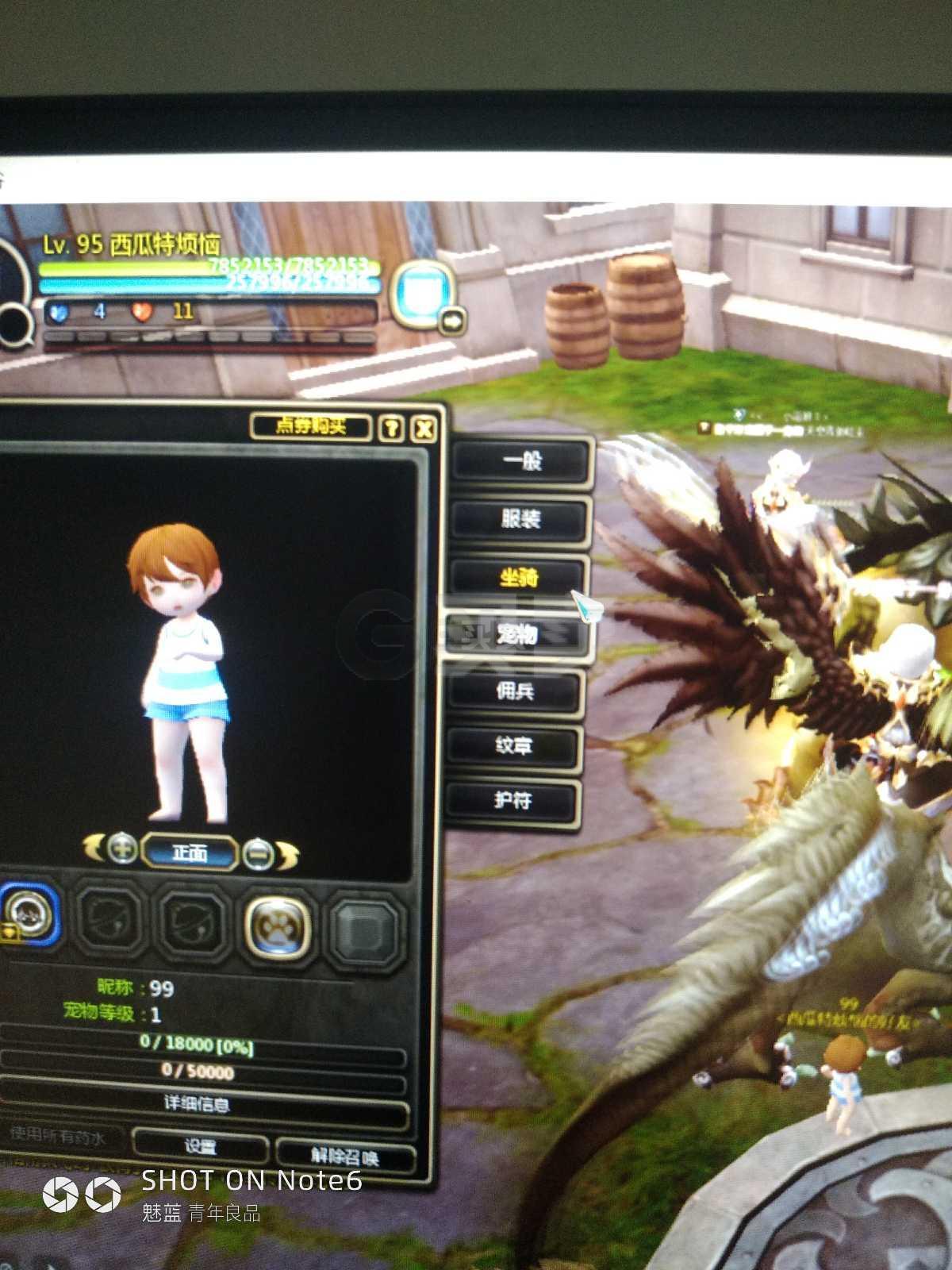Open the 纹章 crest tab
This screenshot has width=952, height=1270.
(513, 745)
